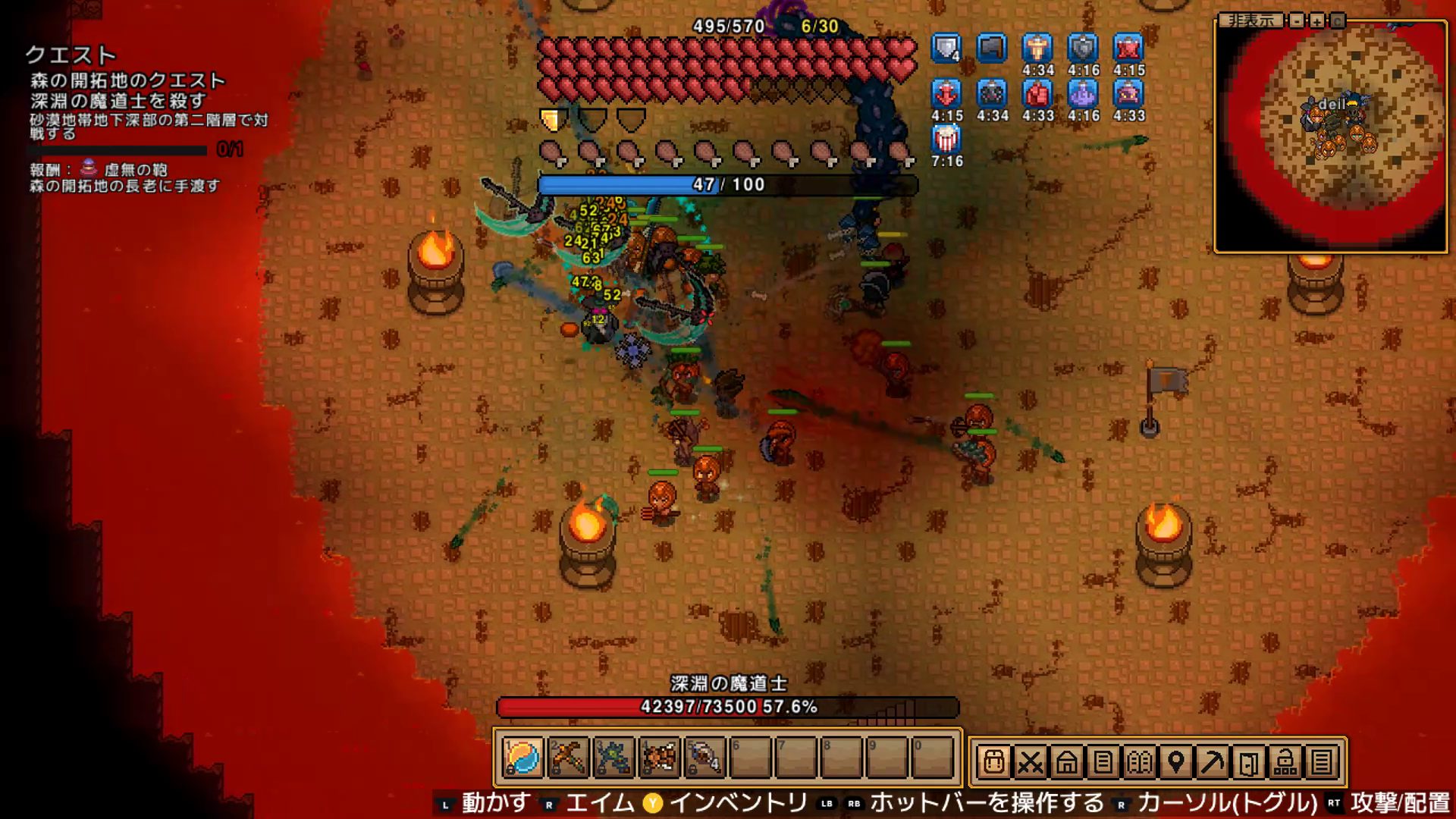Viewport: 1456px width, 819px height.
Task: Zoom in the minimap with plus button
Action: (x=1317, y=20)
